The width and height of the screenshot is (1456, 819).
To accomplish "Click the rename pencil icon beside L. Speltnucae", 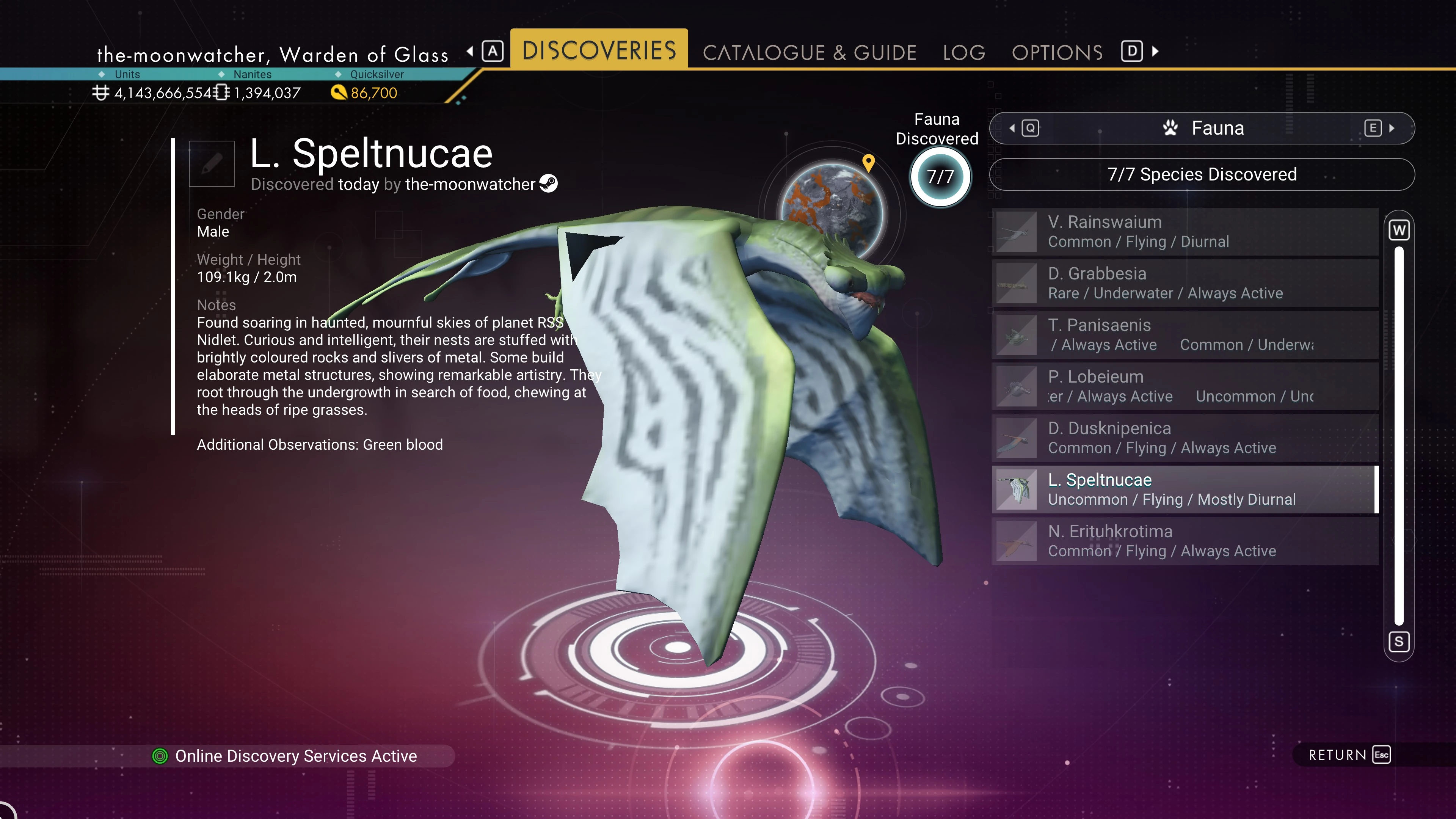I will tap(212, 164).
